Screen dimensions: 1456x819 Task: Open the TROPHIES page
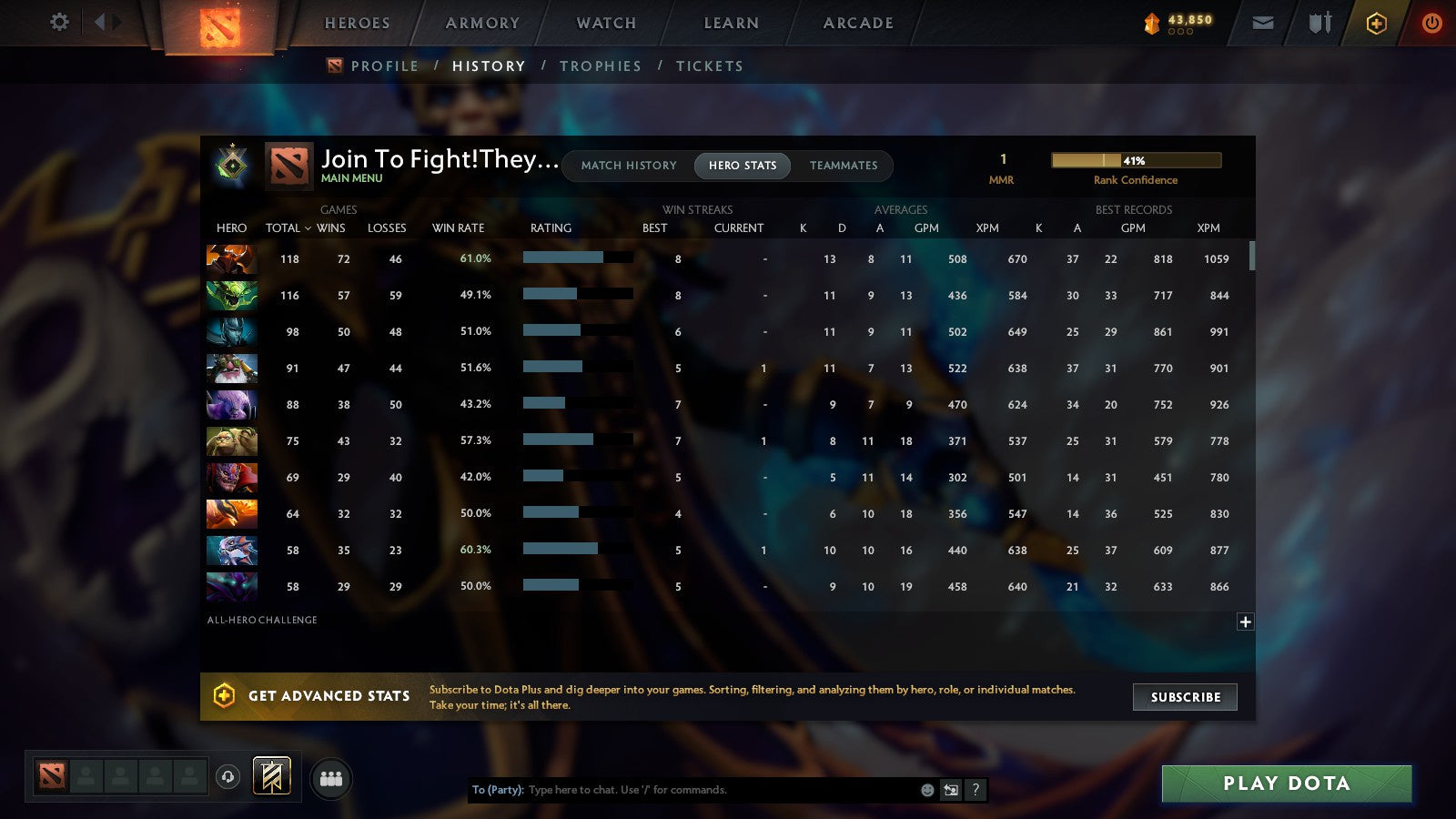tap(601, 66)
